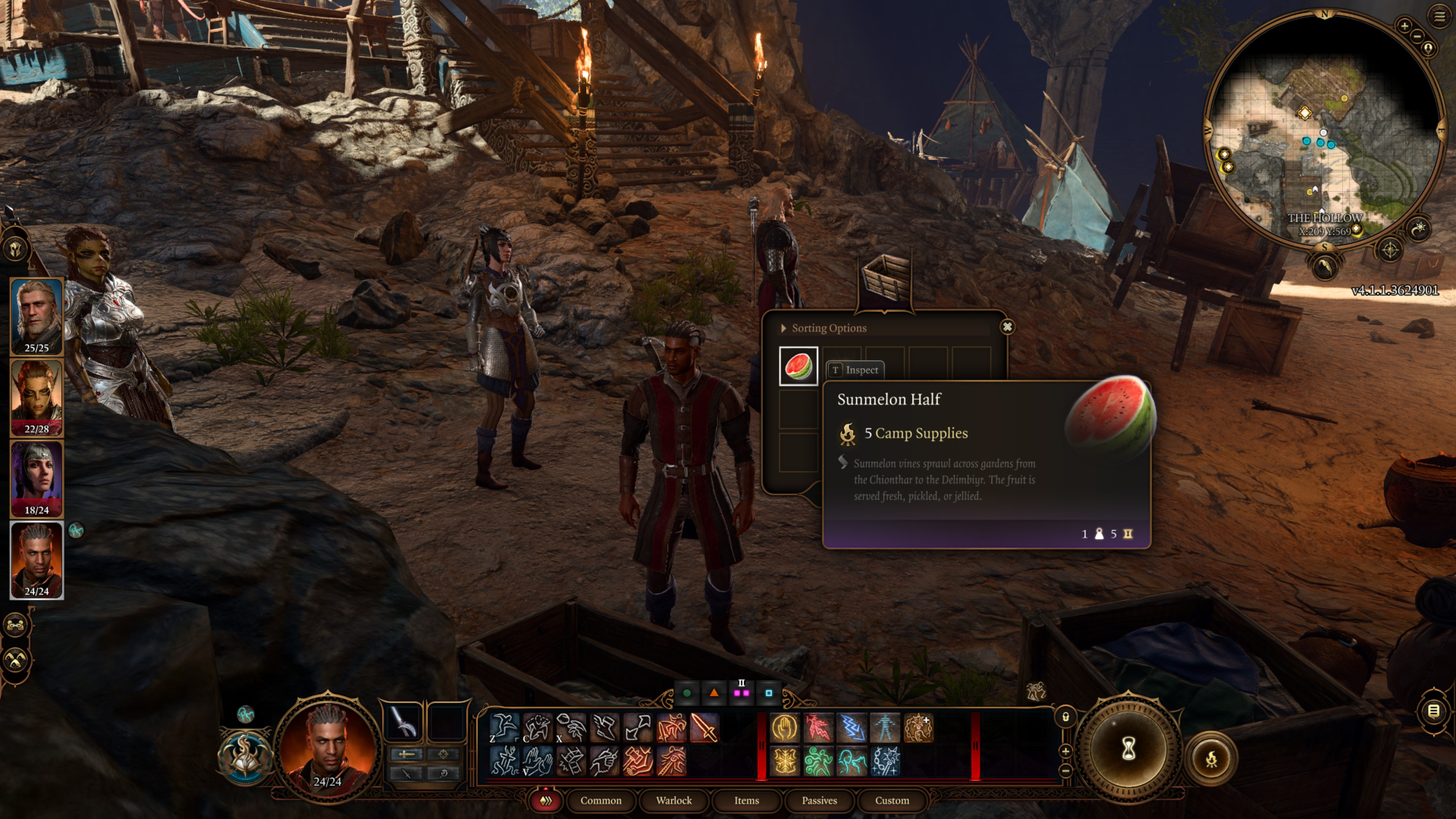Screen dimensions: 1456x819
Task: Switch to the Custom hotbar tab
Action: click(892, 800)
